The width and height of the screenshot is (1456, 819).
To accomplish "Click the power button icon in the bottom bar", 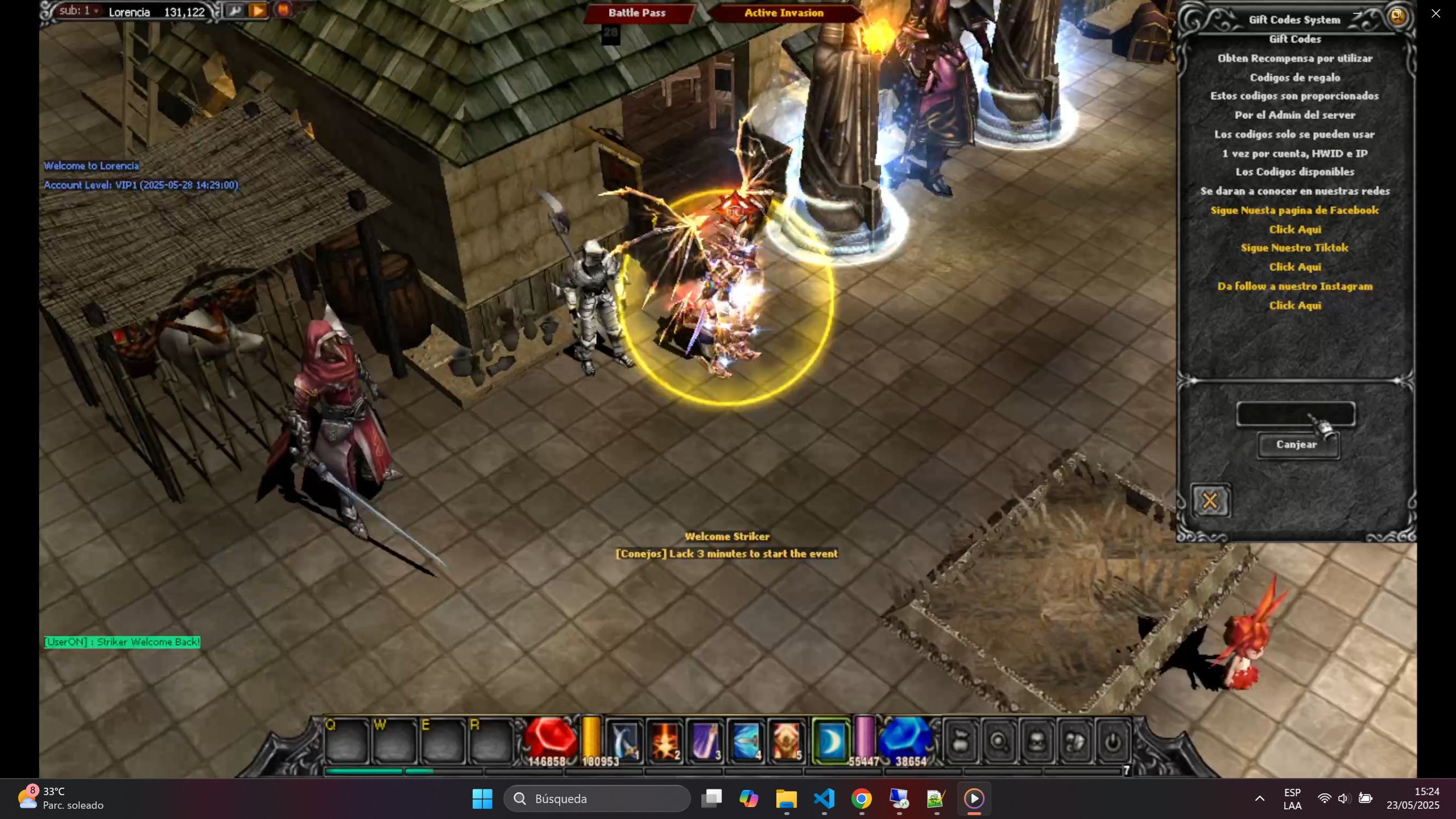I will point(1112,742).
